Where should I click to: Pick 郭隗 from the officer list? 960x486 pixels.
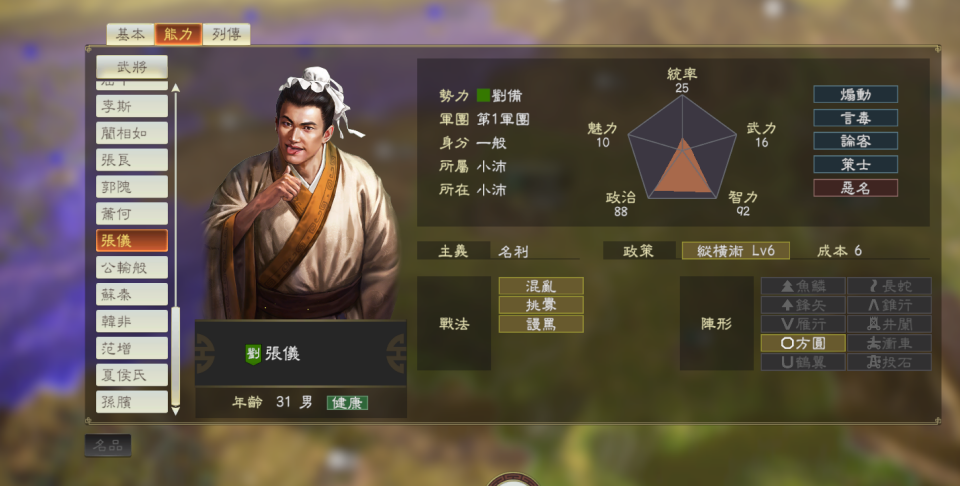[x=132, y=187]
